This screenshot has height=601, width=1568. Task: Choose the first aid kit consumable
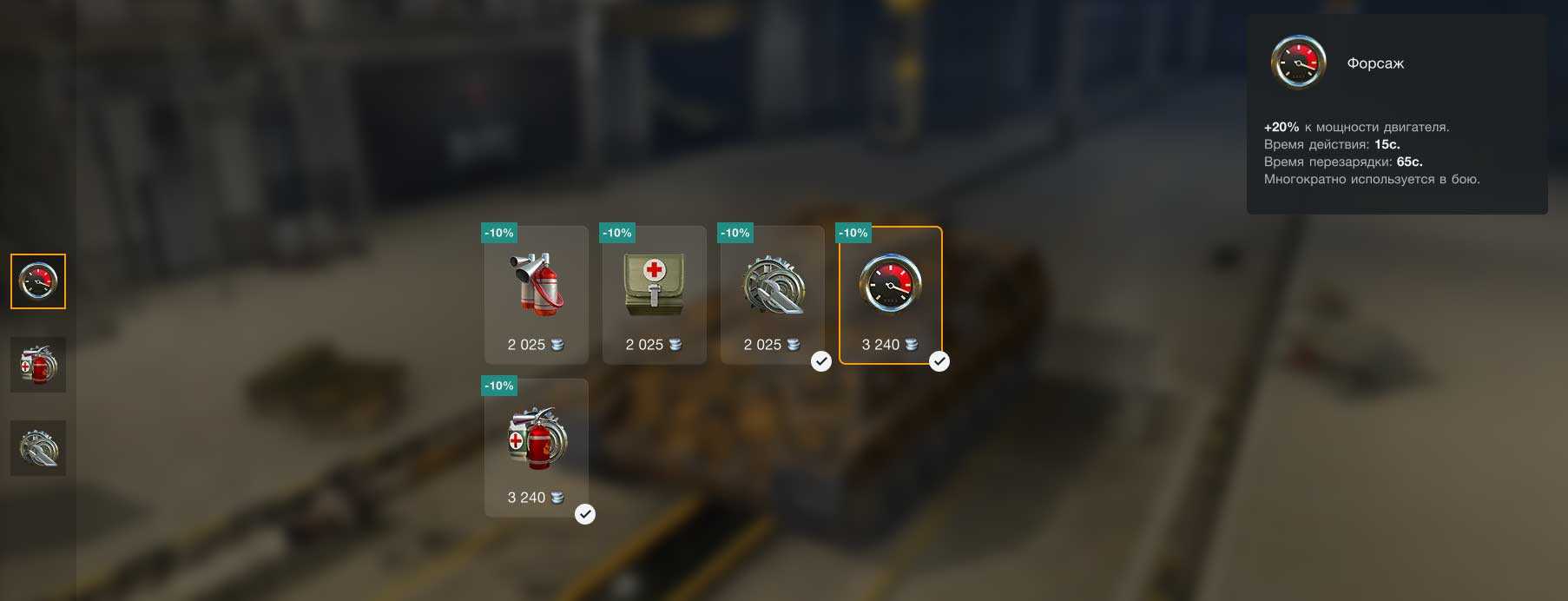pyautogui.click(x=654, y=294)
